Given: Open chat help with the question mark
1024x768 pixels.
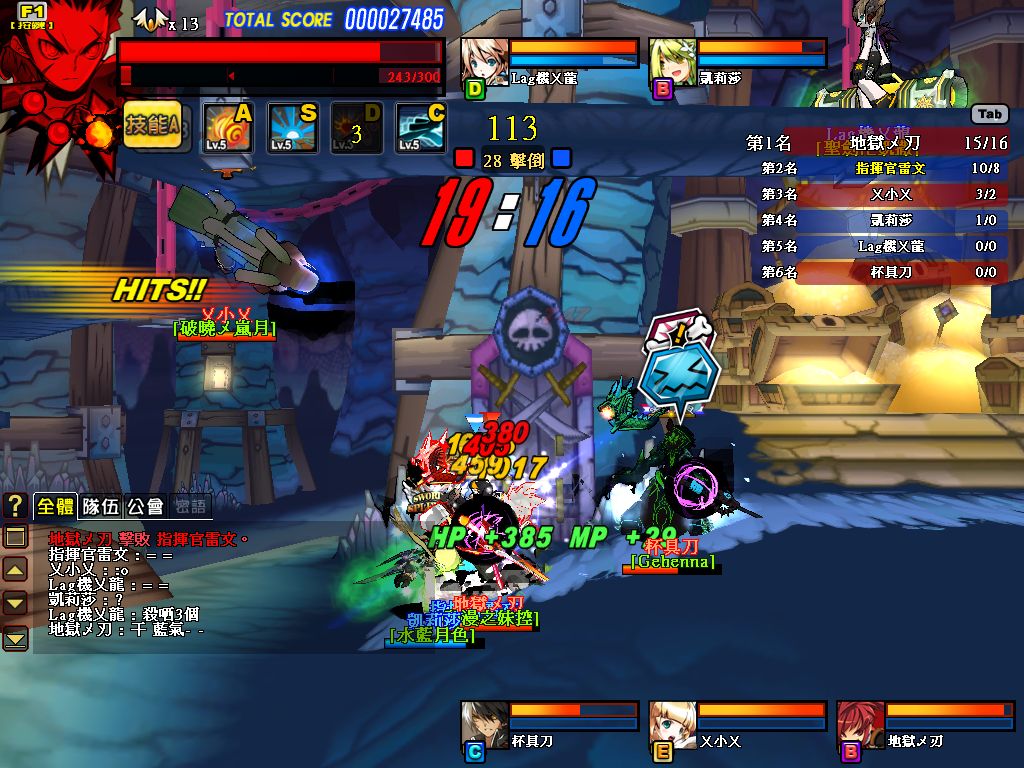Looking at the screenshot, I should (x=15, y=506).
